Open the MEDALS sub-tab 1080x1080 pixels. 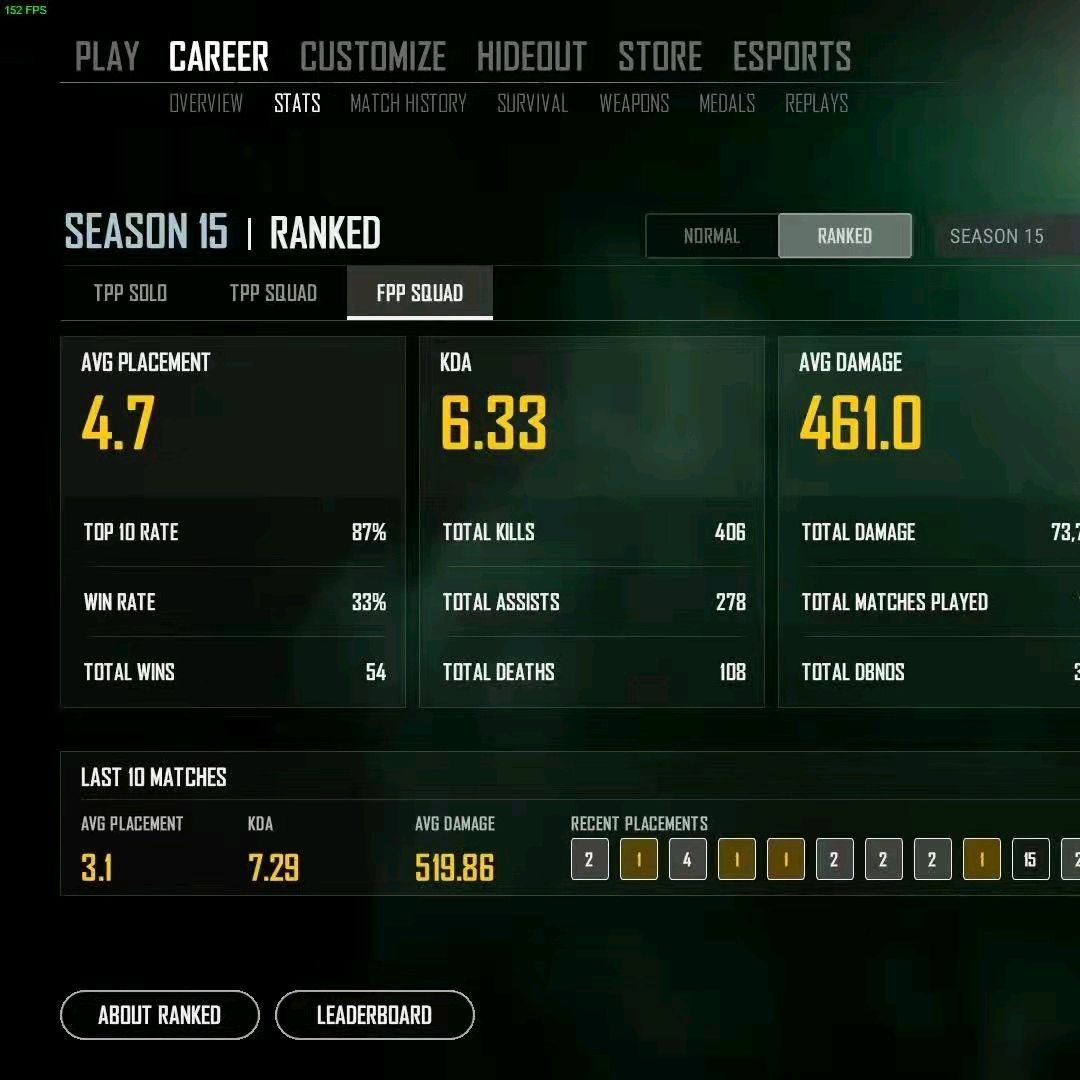tap(727, 103)
